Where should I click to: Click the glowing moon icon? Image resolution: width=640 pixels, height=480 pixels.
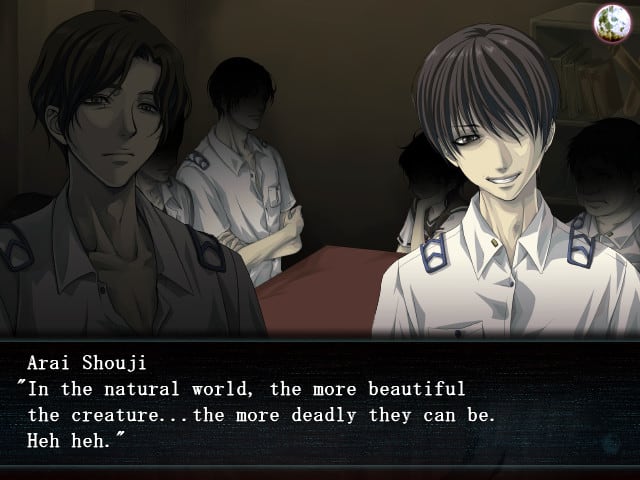609,21
